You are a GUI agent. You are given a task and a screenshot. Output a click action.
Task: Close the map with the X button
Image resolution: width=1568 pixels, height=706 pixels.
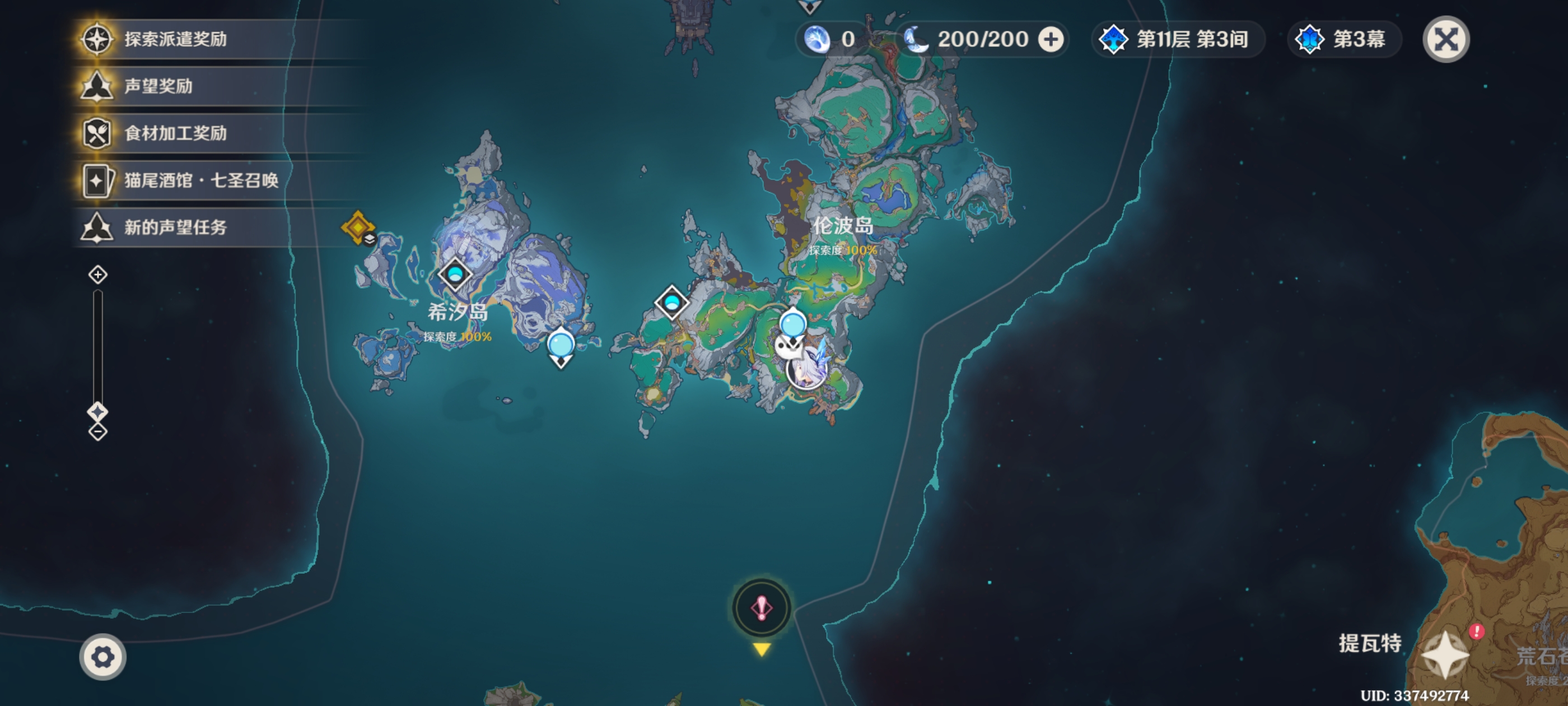click(1446, 40)
